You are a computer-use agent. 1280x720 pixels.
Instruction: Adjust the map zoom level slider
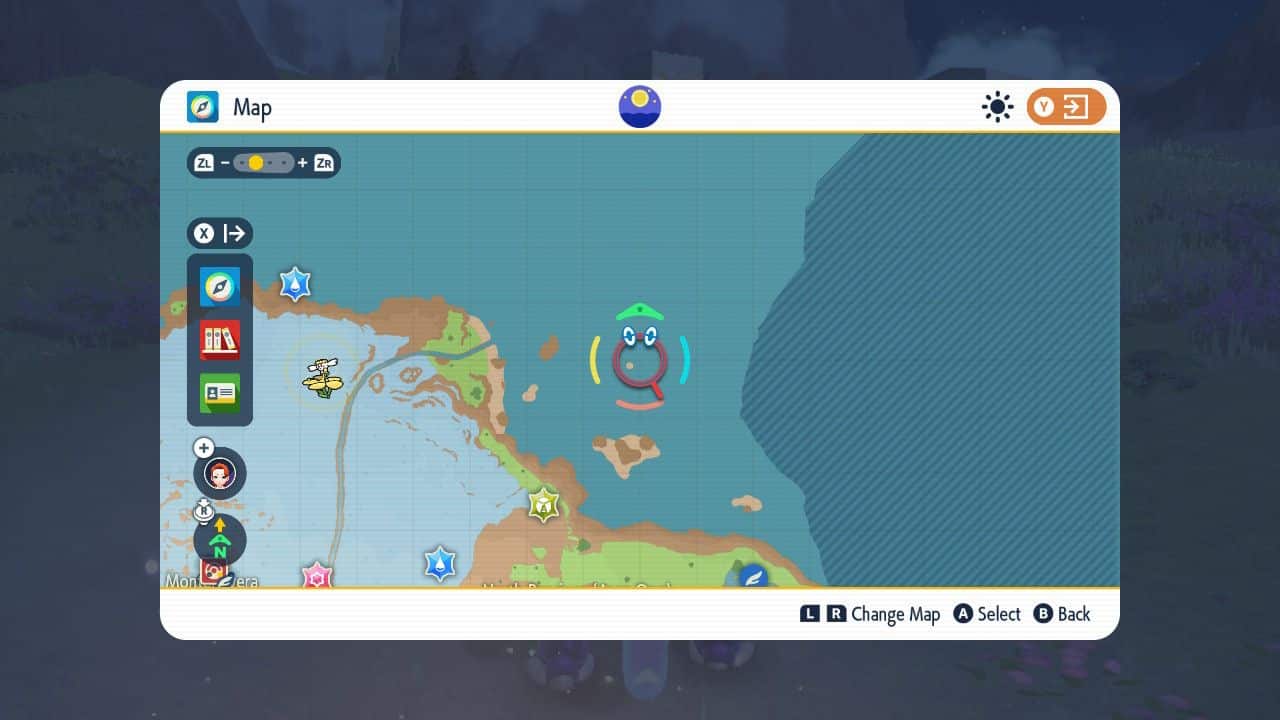[264, 163]
